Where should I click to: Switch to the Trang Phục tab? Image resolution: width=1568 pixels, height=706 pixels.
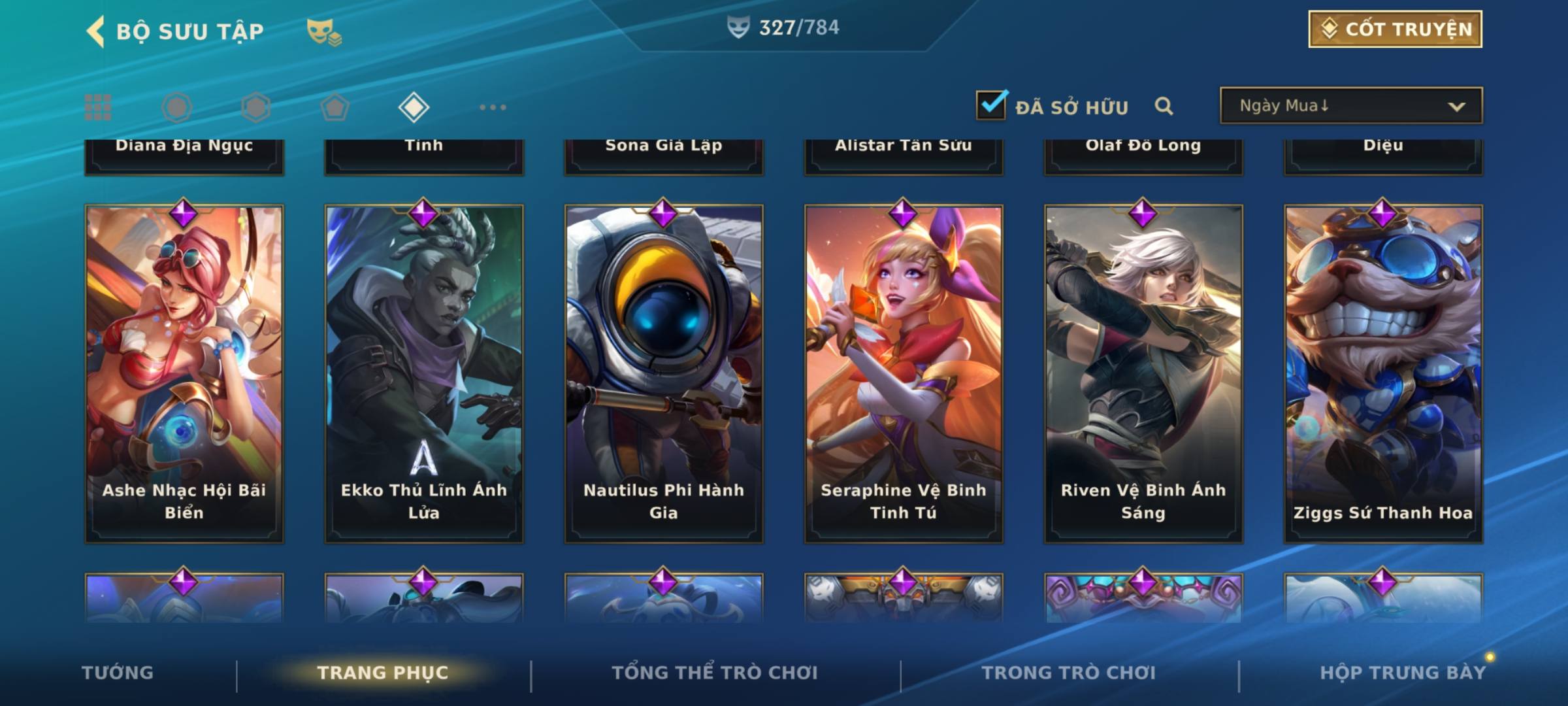point(383,673)
